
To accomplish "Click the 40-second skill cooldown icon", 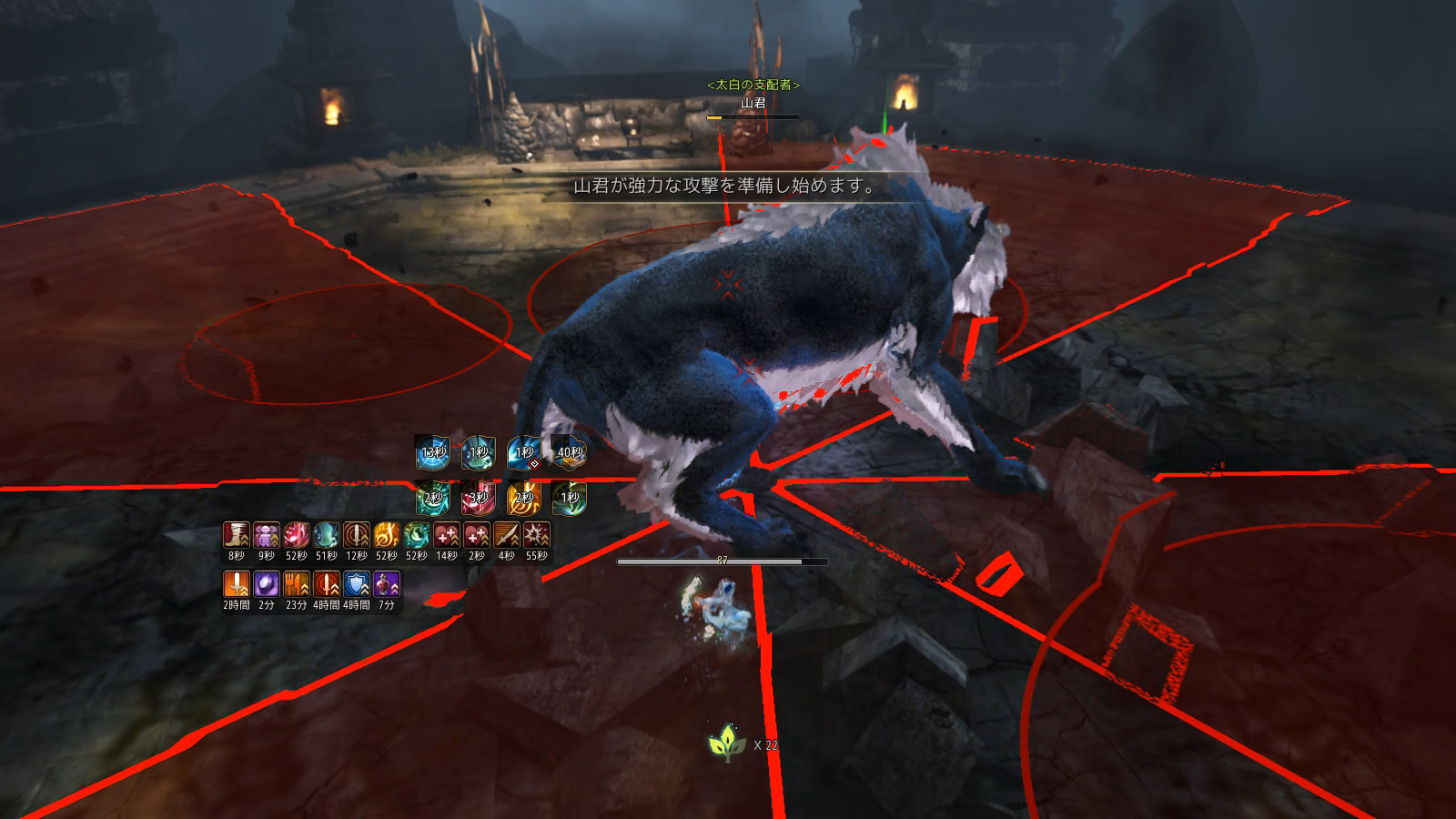I will [569, 451].
